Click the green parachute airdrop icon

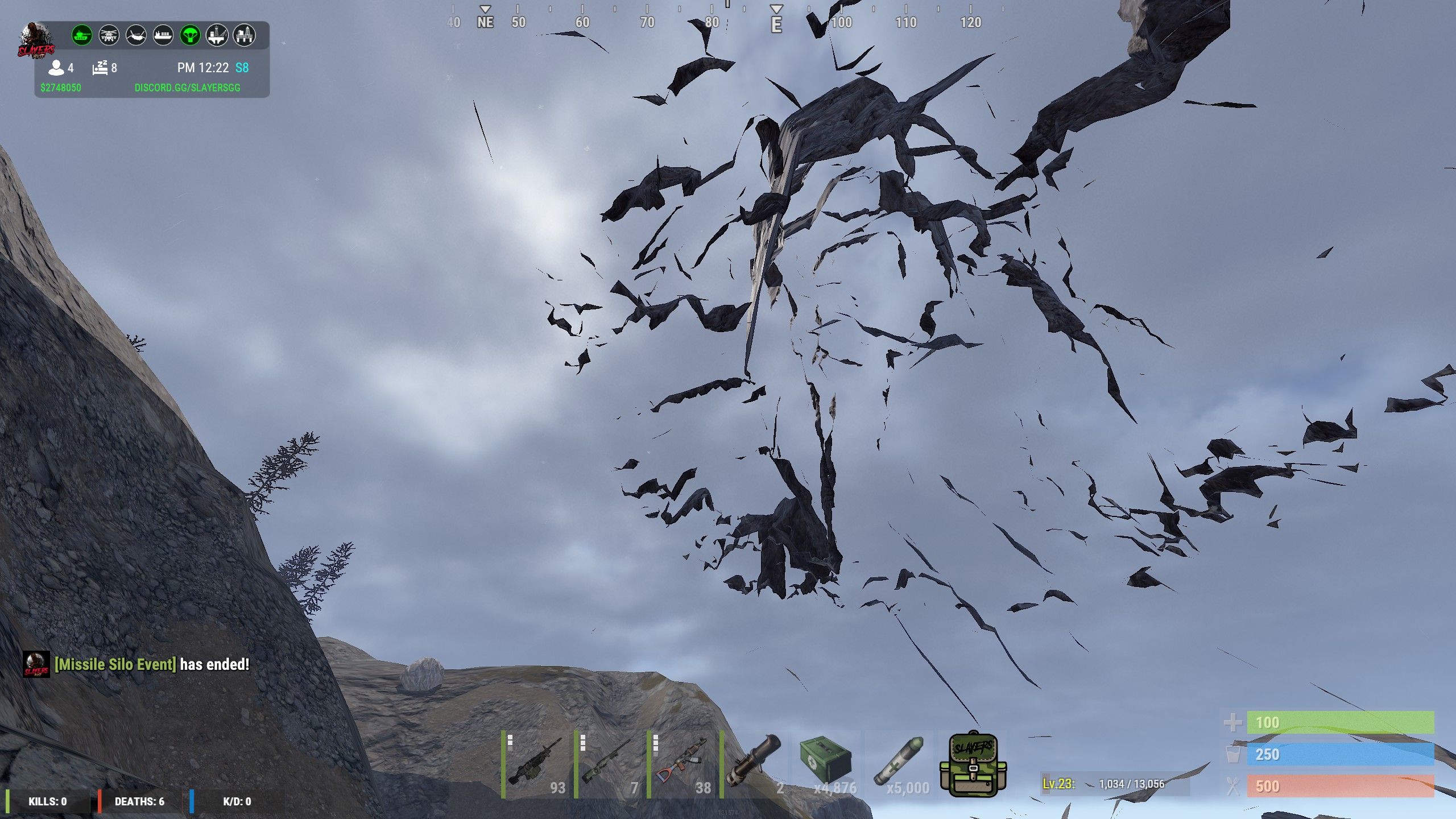coord(190,35)
